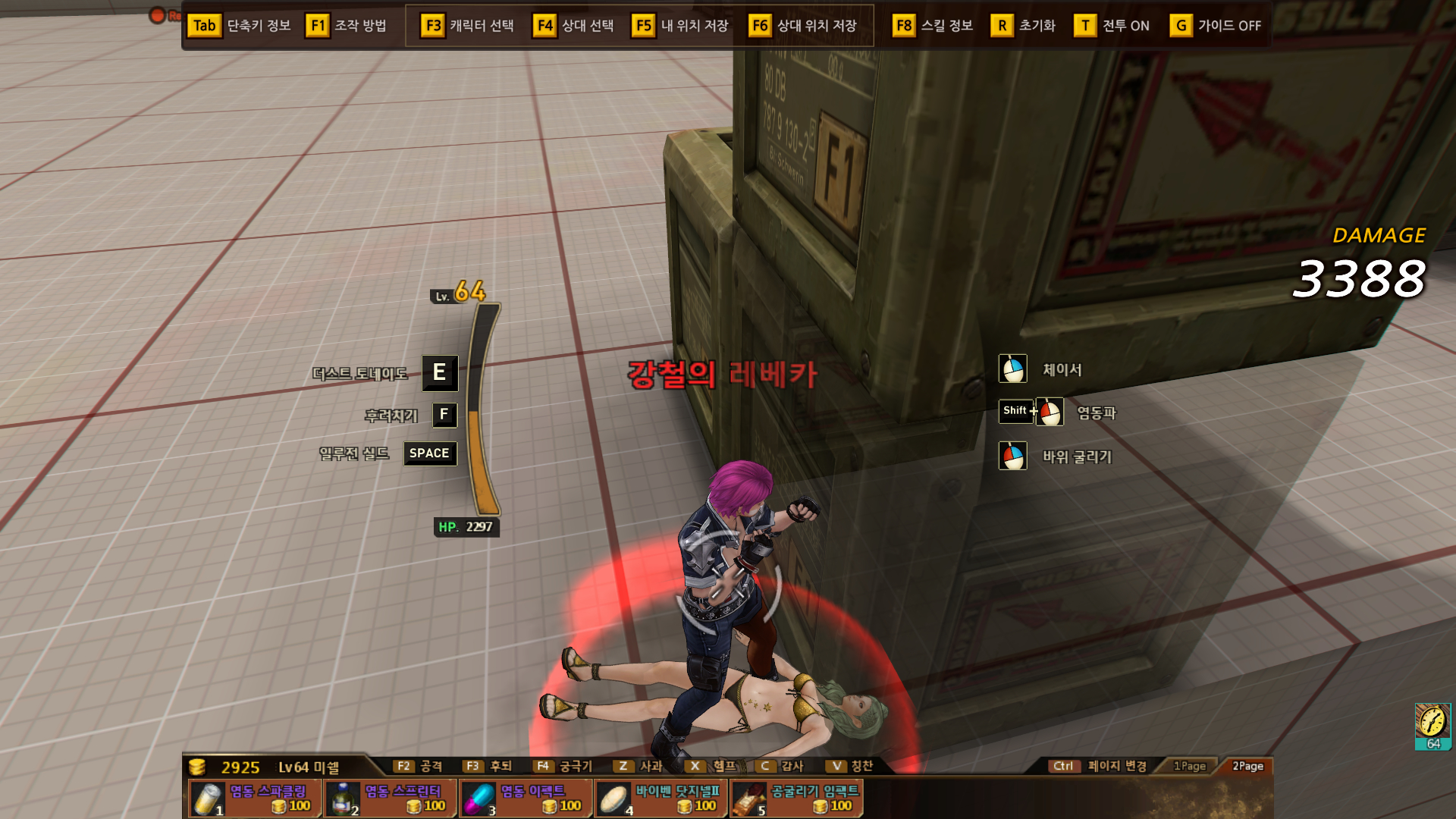
Task: Show the 조작 방법 controls guide
Action: click(x=347, y=26)
